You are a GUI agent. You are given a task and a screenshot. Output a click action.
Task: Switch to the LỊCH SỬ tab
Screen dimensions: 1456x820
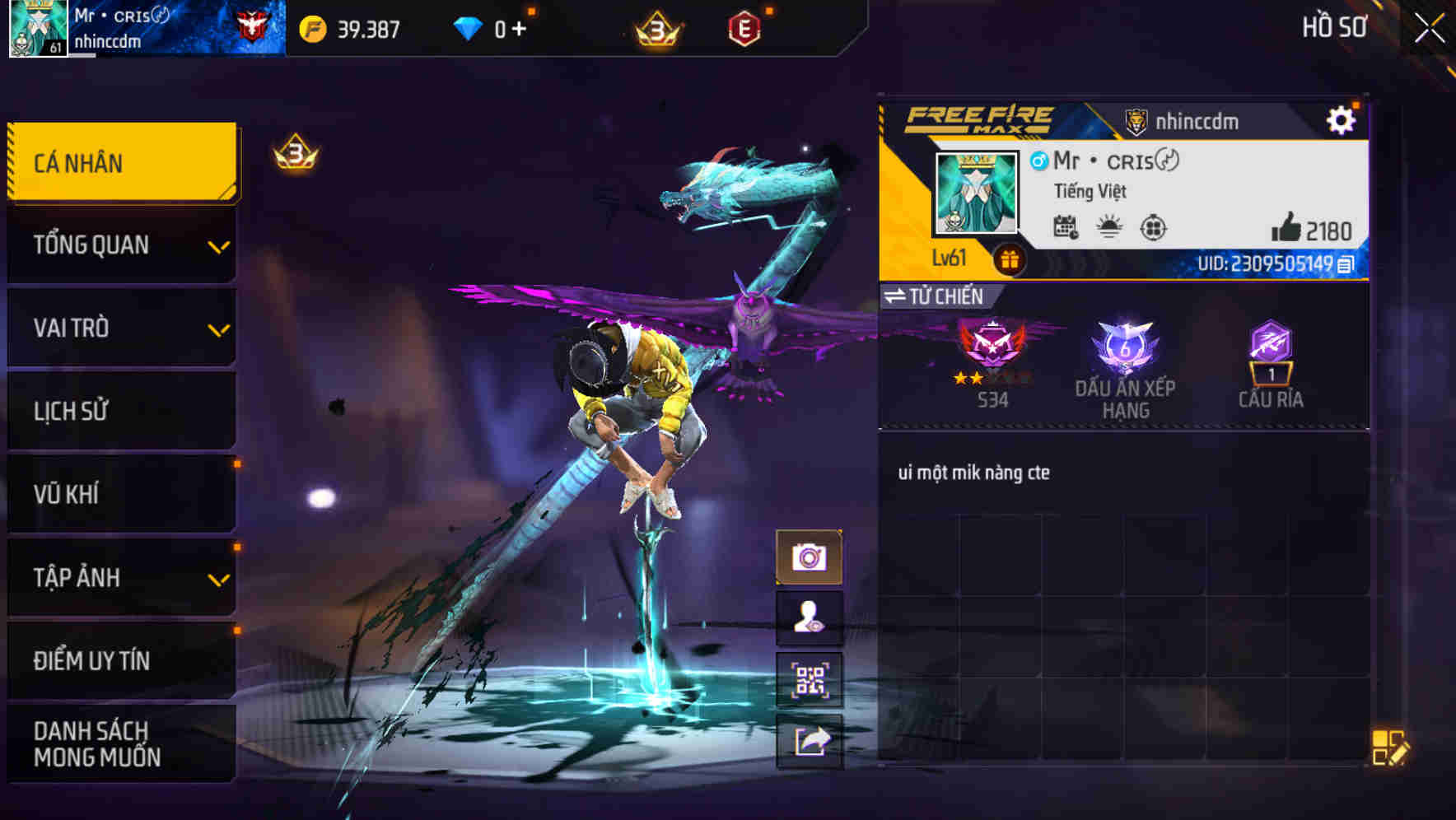tap(121, 411)
